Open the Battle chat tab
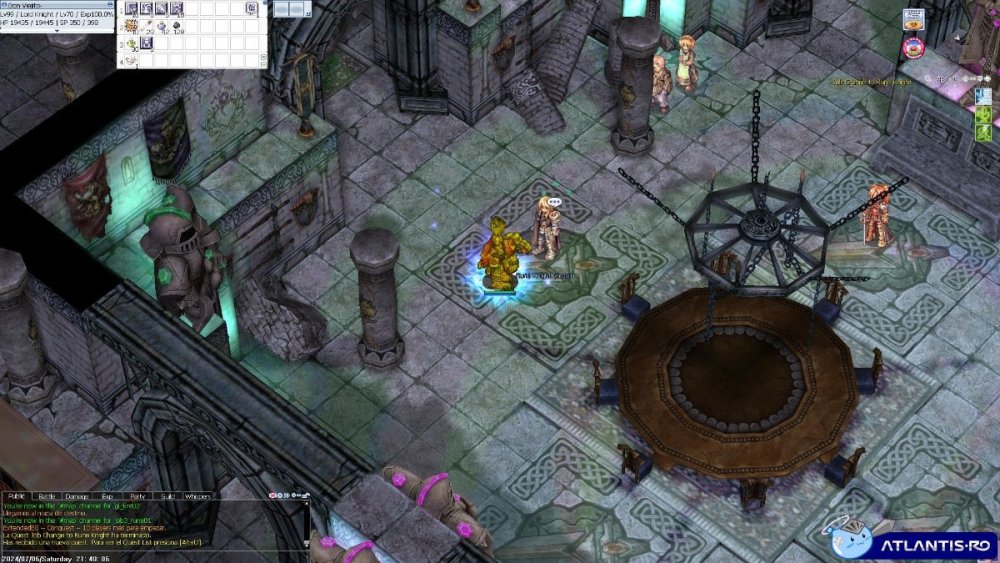The height and width of the screenshot is (563, 1000). tap(47, 496)
